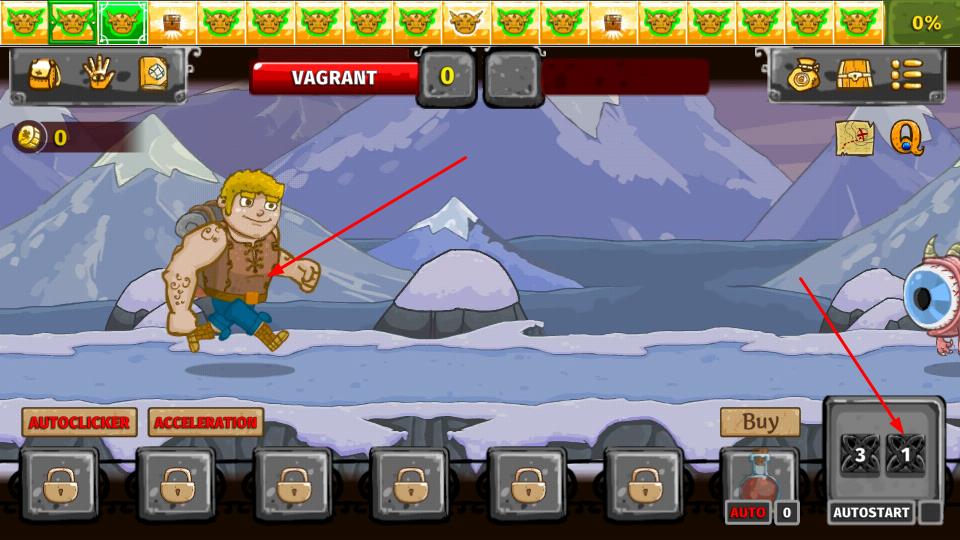The width and height of the screenshot is (960, 540).
Task: Select the rune tile numbered 1
Action: [x=906, y=456]
